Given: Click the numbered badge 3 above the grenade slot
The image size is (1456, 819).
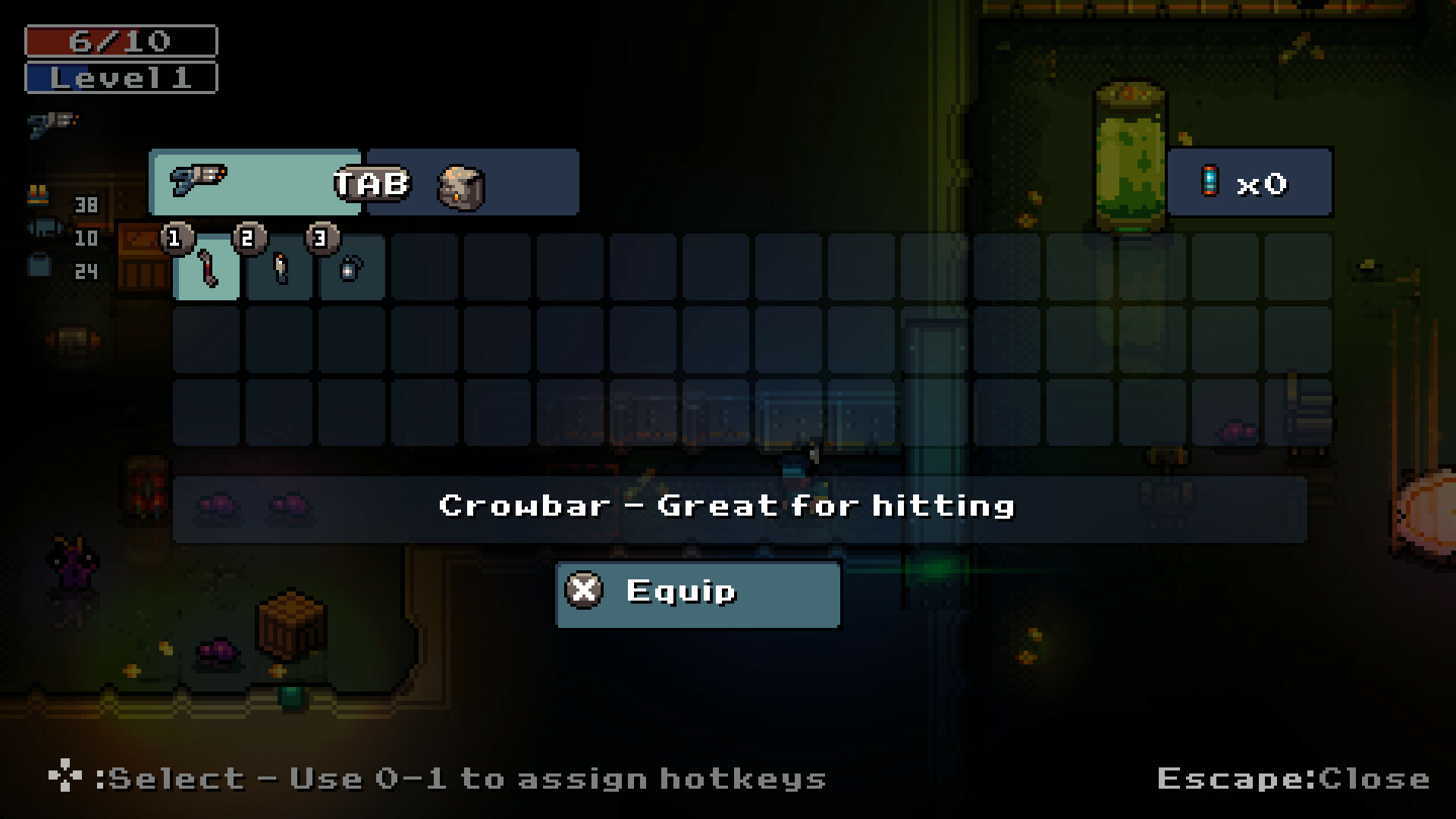Looking at the screenshot, I should pyautogui.click(x=322, y=237).
